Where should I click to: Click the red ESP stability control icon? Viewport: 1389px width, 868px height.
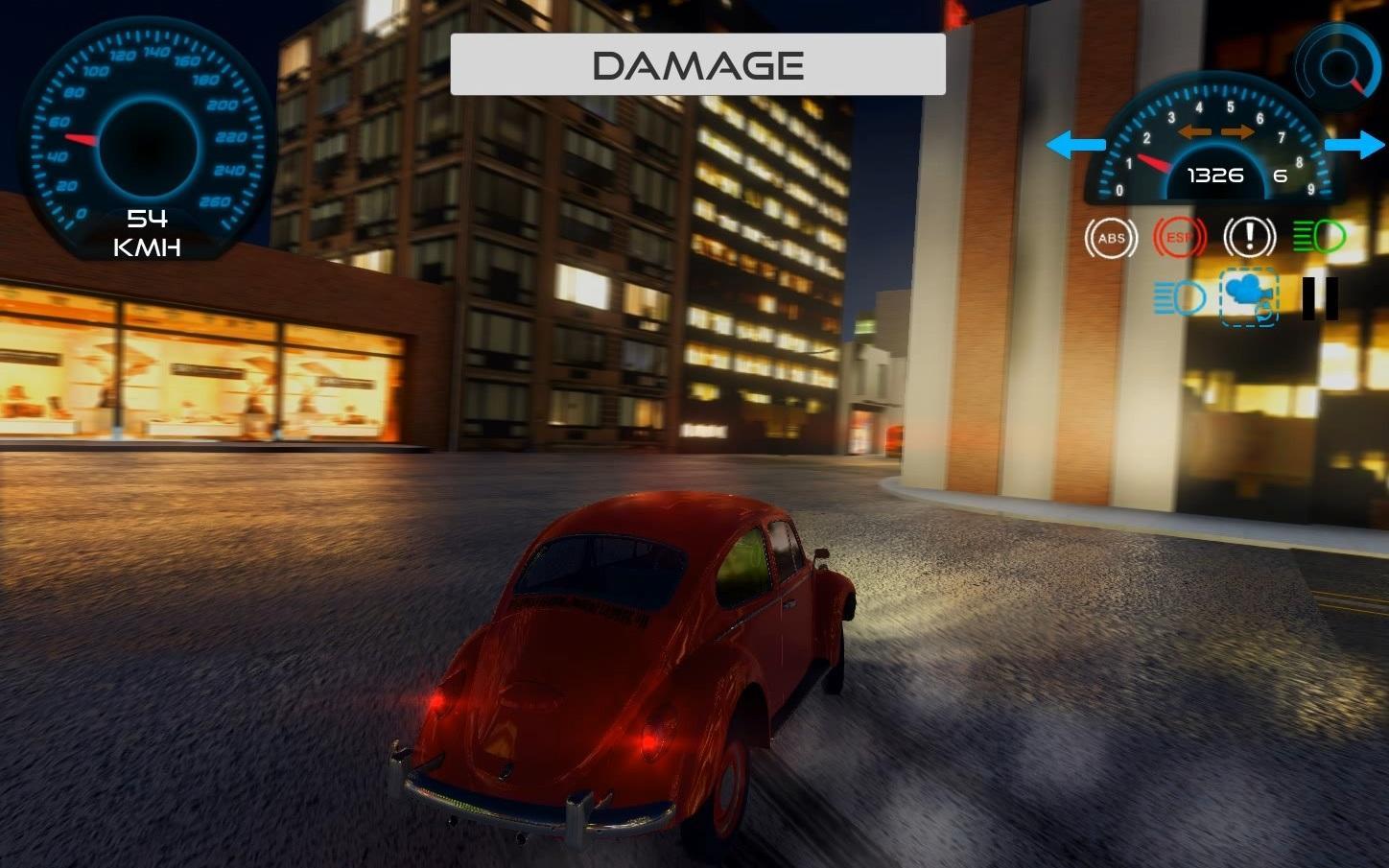pos(1179,237)
